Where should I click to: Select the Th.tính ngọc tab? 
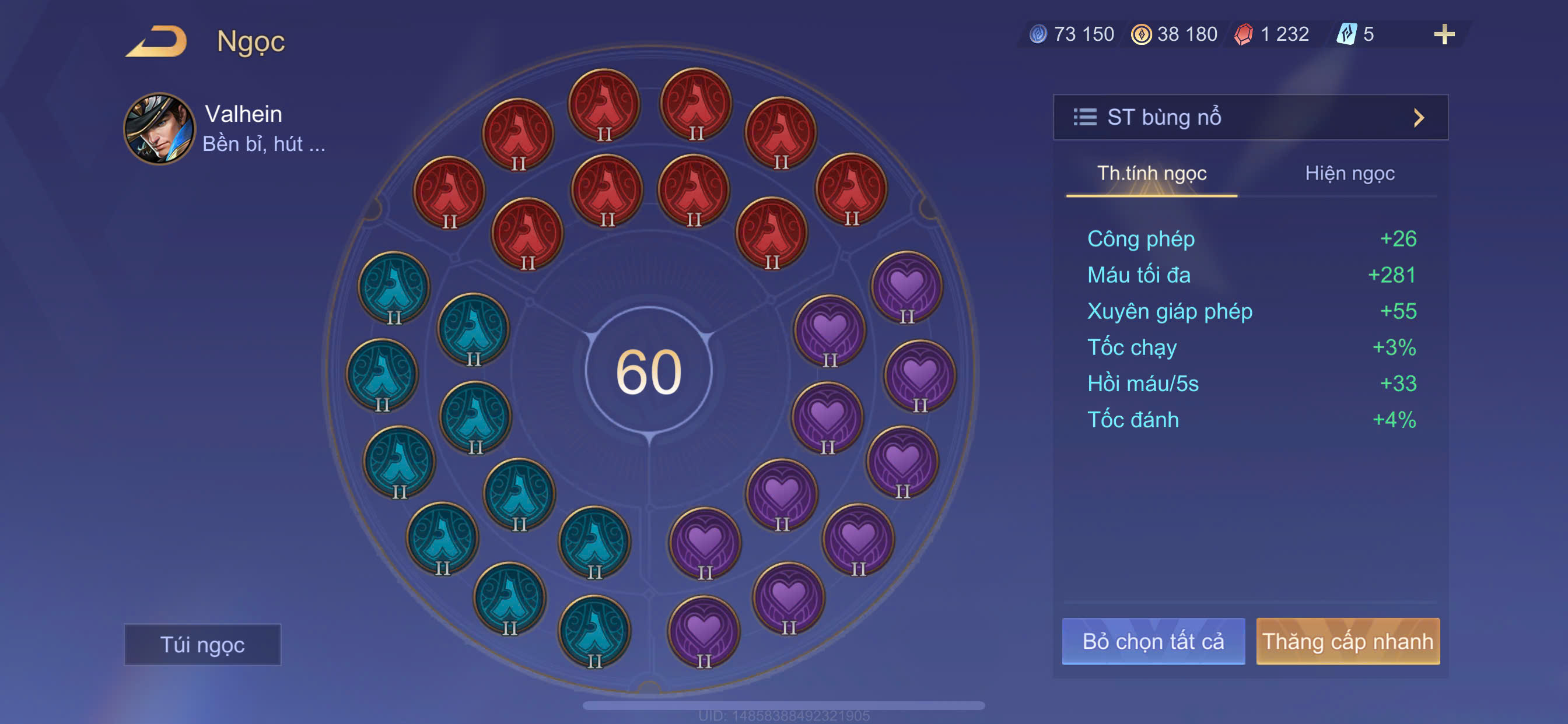click(1151, 174)
